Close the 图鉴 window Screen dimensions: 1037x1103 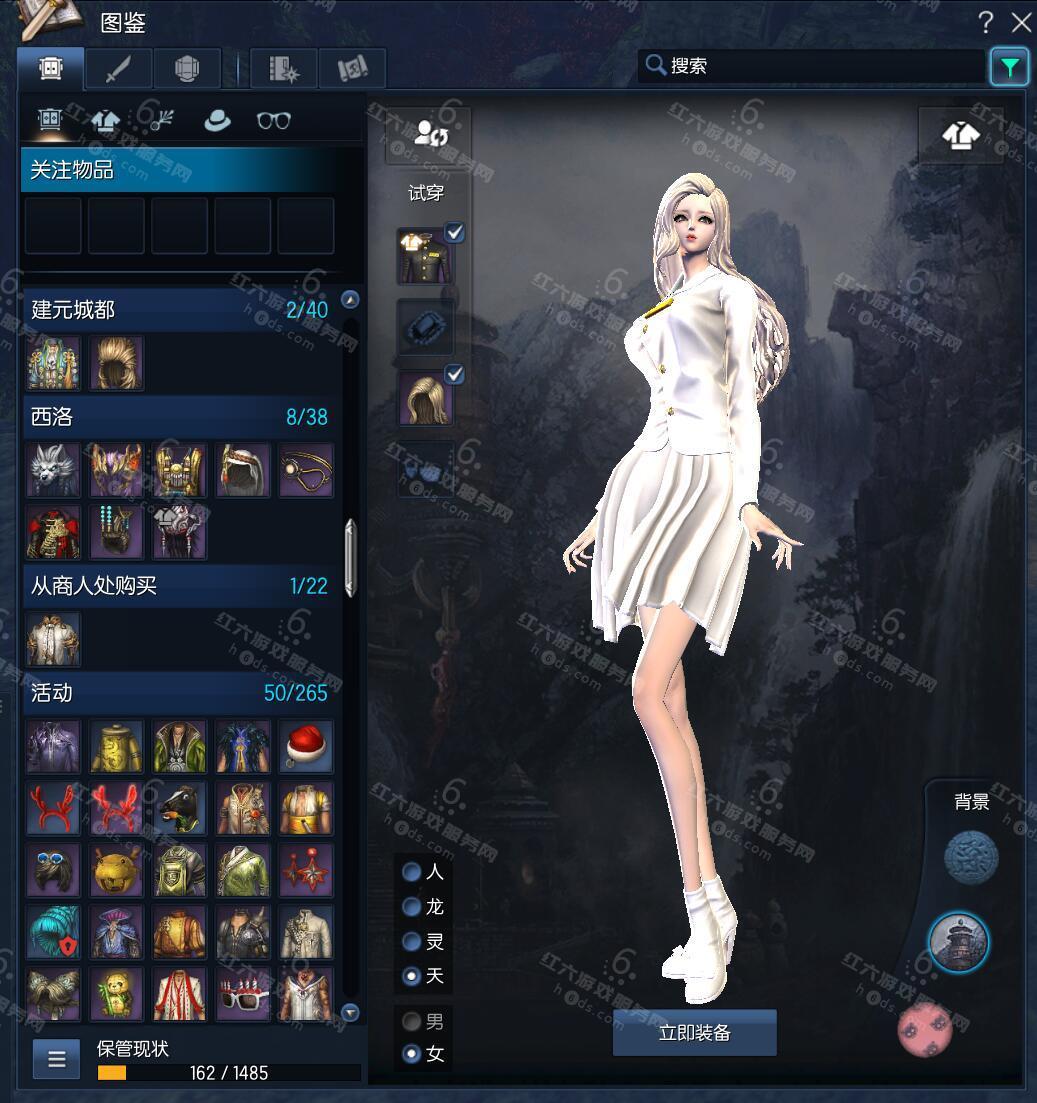pyautogui.click(x=1020, y=22)
